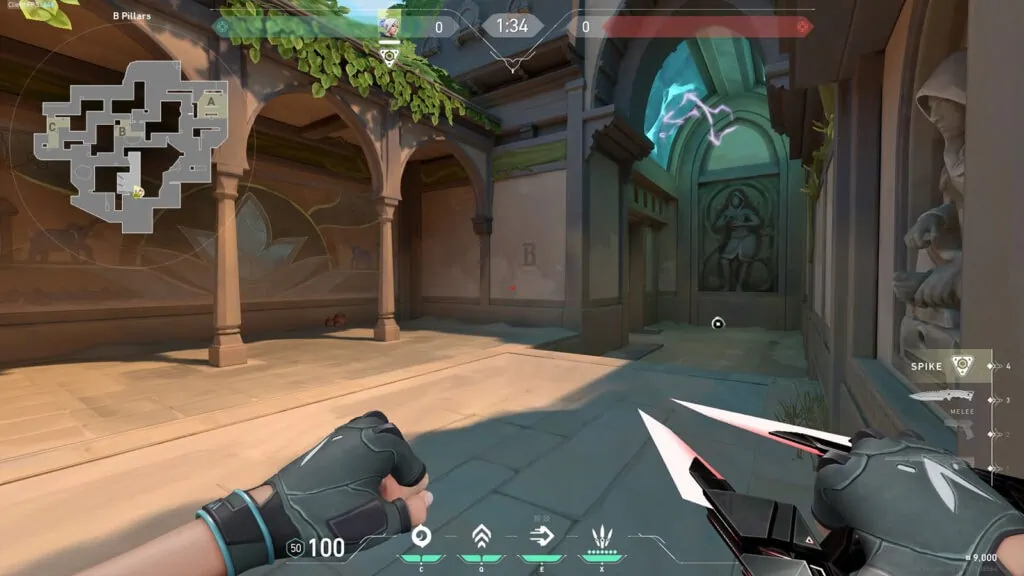Activate the Cloudburst swirl ability icon
This screenshot has height=576, width=1024.
(x=421, y=537)
